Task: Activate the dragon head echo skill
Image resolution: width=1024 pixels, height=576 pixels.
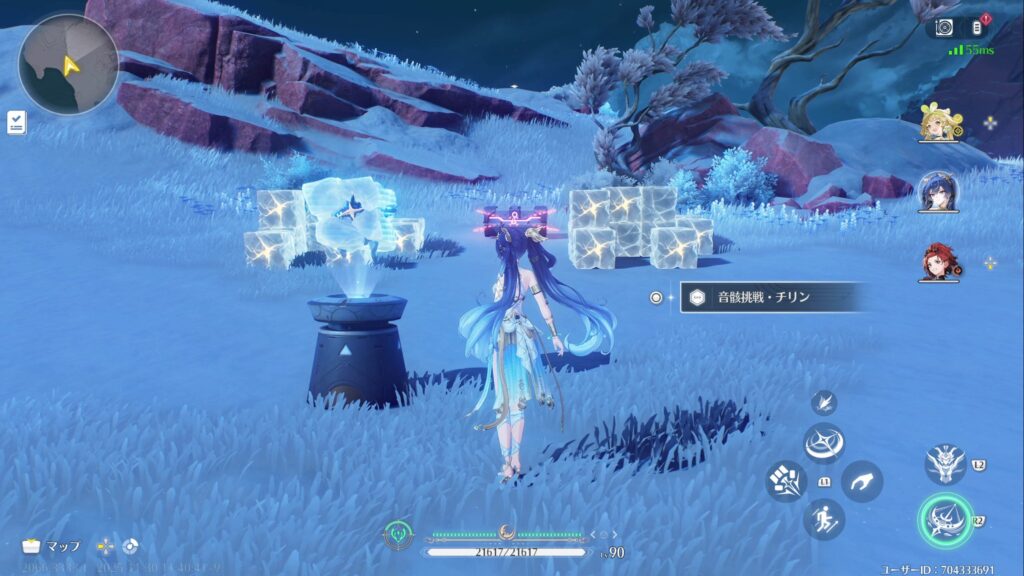Action: 945,462
